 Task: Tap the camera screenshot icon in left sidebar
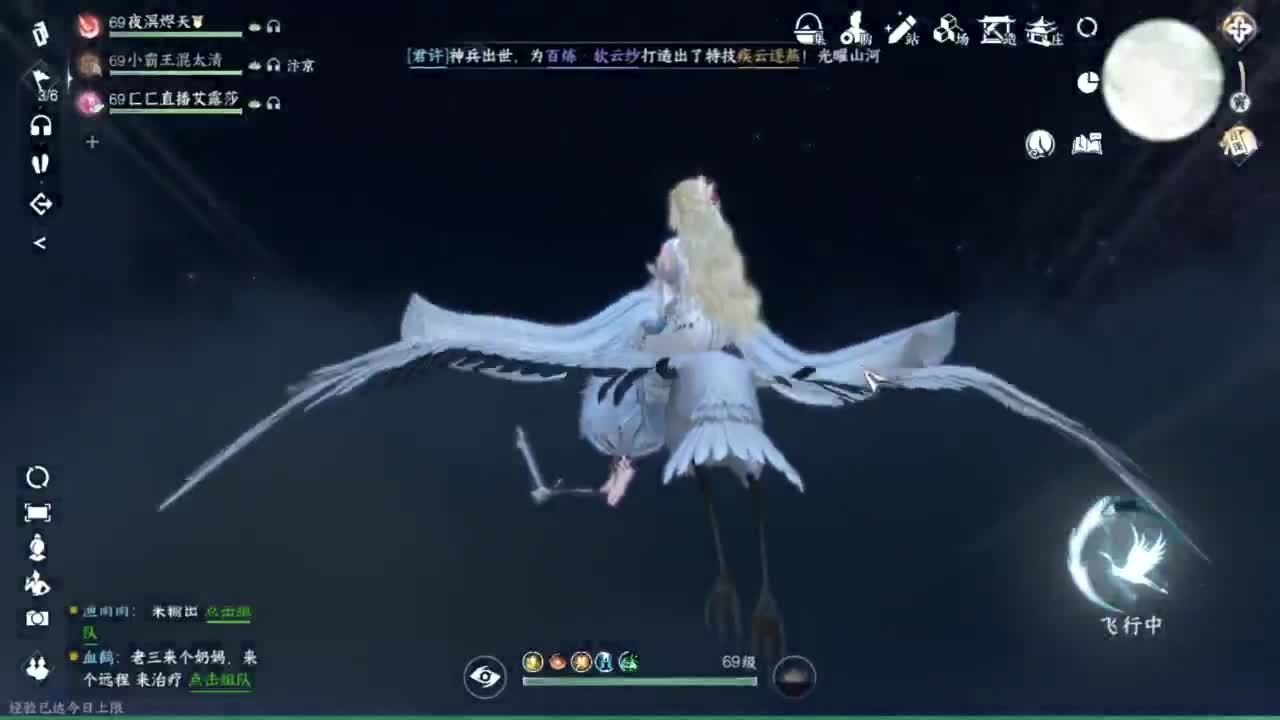click(38, 620)
